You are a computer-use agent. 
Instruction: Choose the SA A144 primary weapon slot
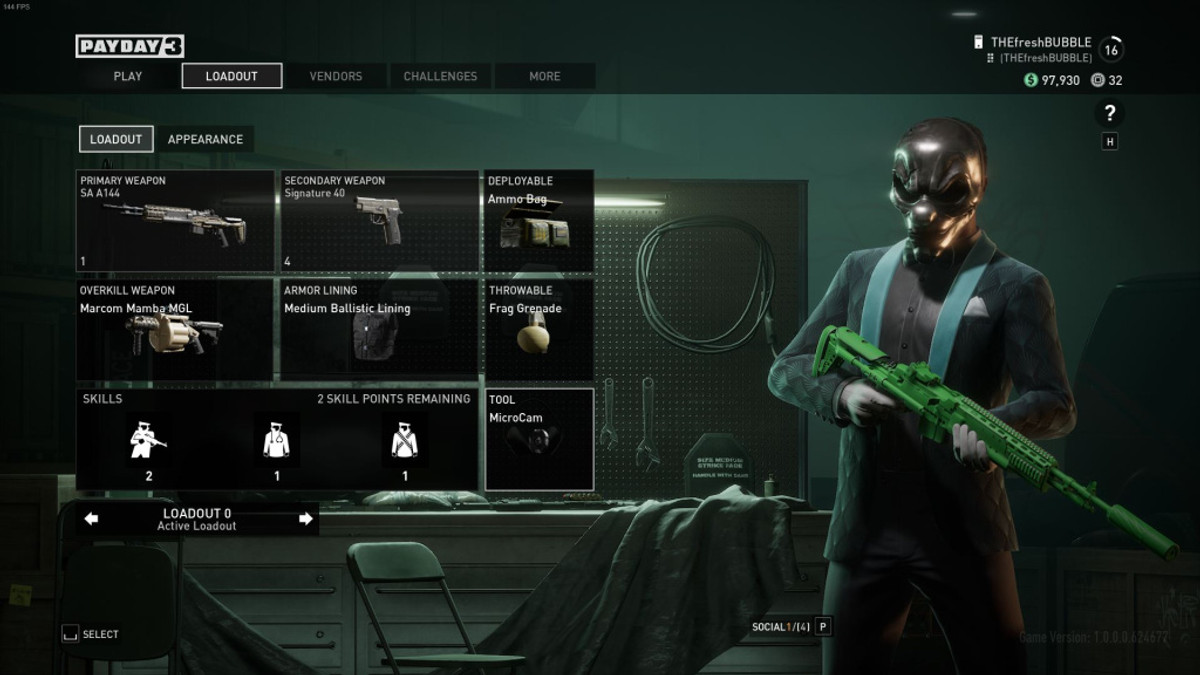tap(175, 221)
